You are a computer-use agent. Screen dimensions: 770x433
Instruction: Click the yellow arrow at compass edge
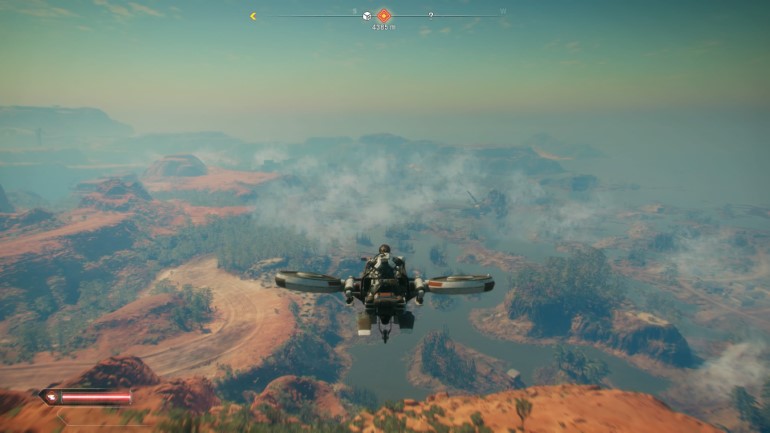tap(253, 16)
